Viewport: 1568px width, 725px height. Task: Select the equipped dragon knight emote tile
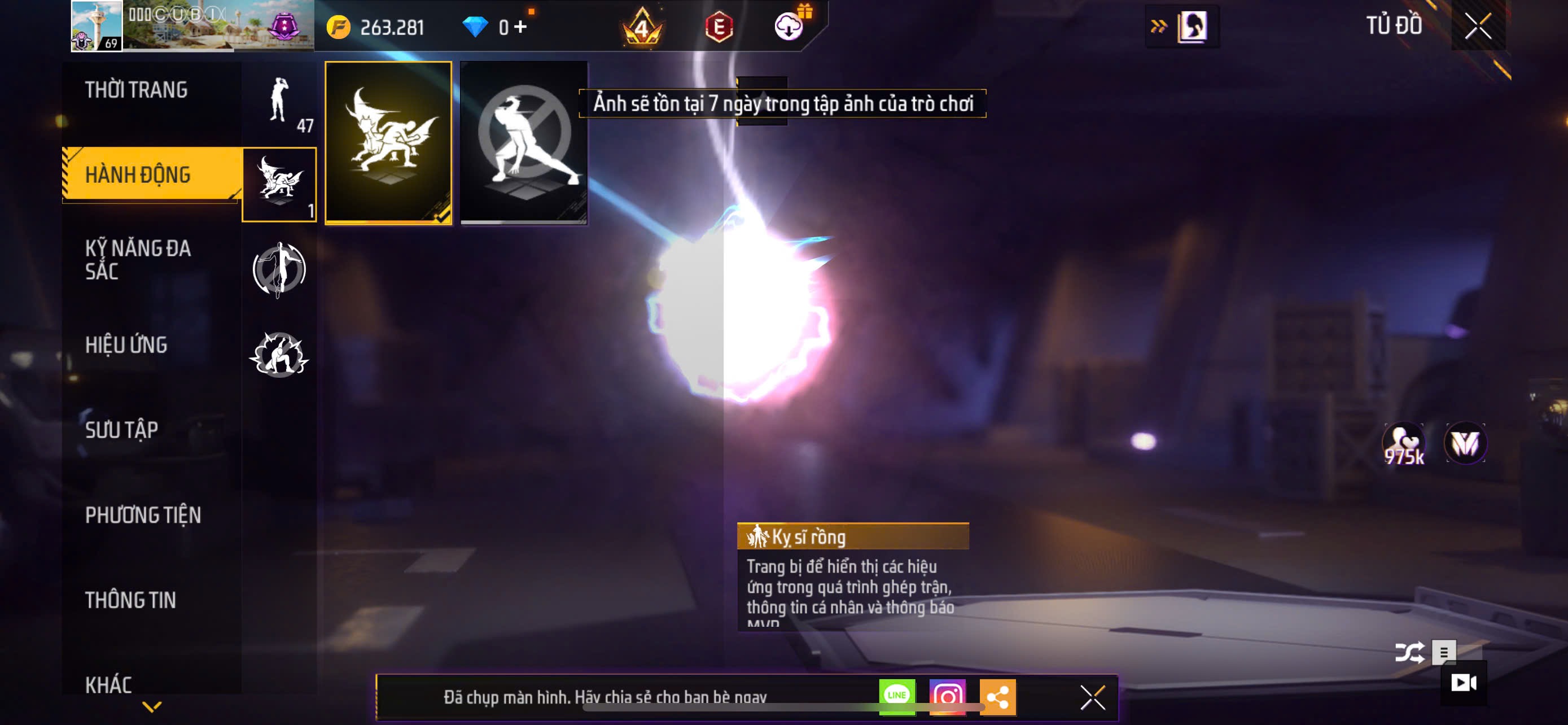coord(388,143)
